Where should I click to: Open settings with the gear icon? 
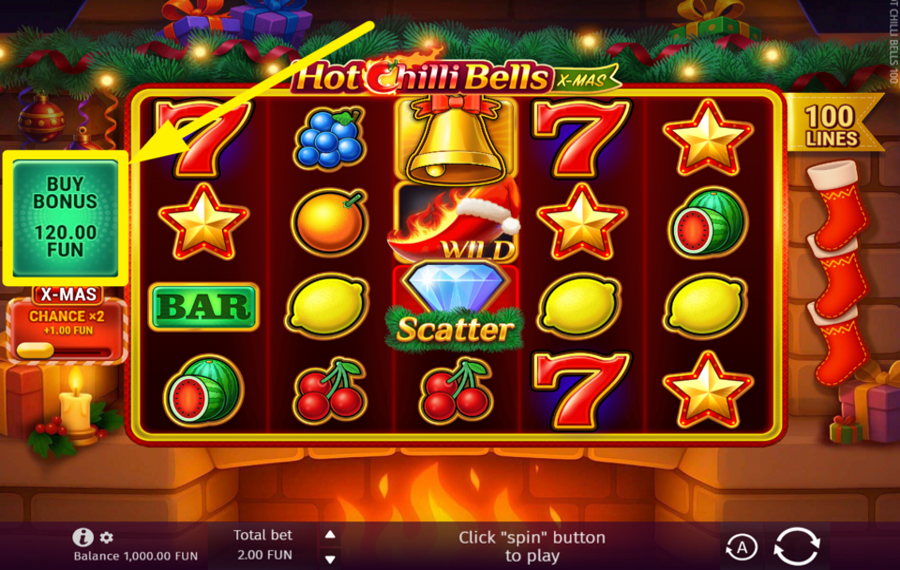click(107, 538)
